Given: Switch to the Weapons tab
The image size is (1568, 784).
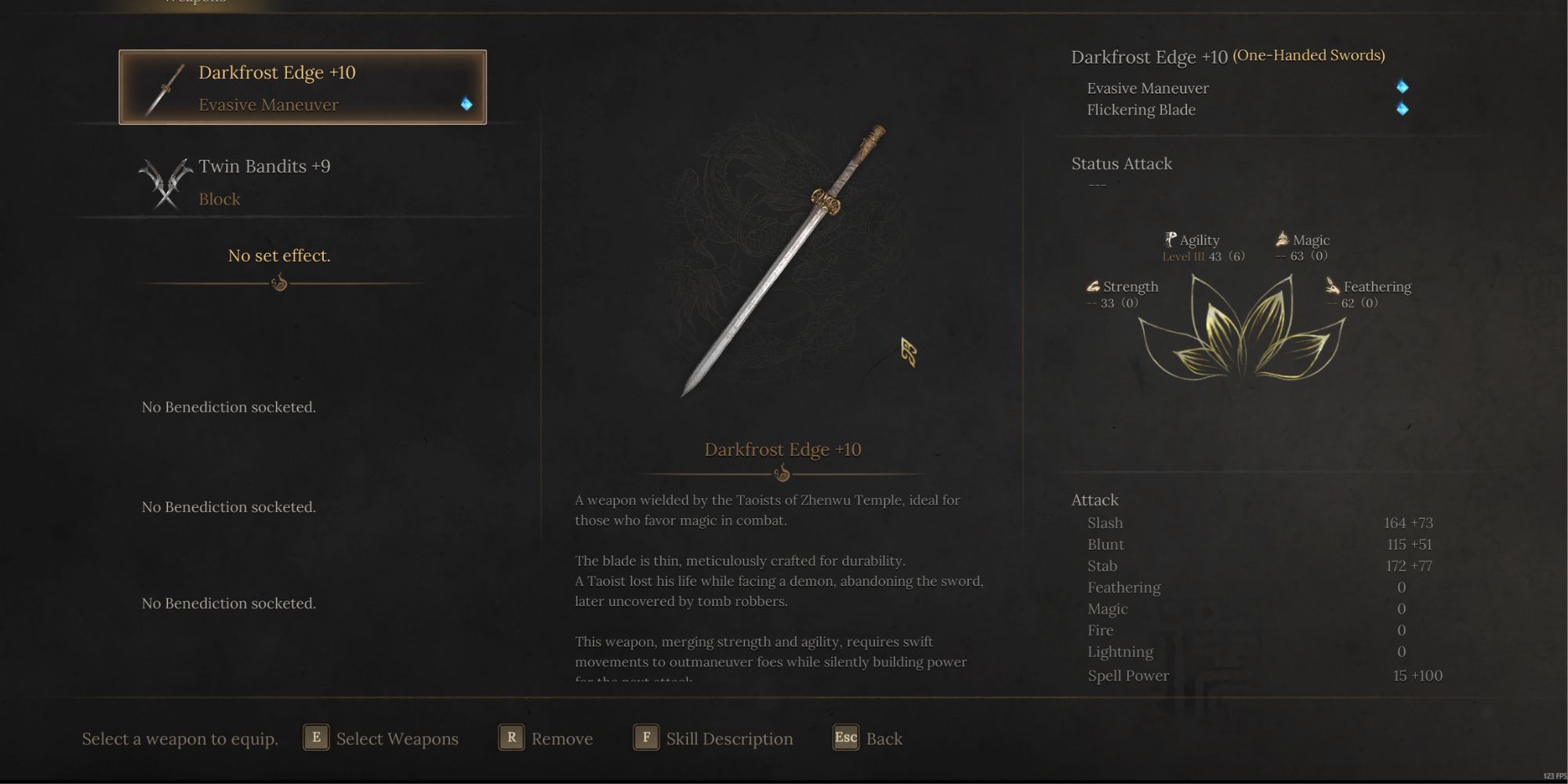Looking at the screenshot, I should [193, 4].
